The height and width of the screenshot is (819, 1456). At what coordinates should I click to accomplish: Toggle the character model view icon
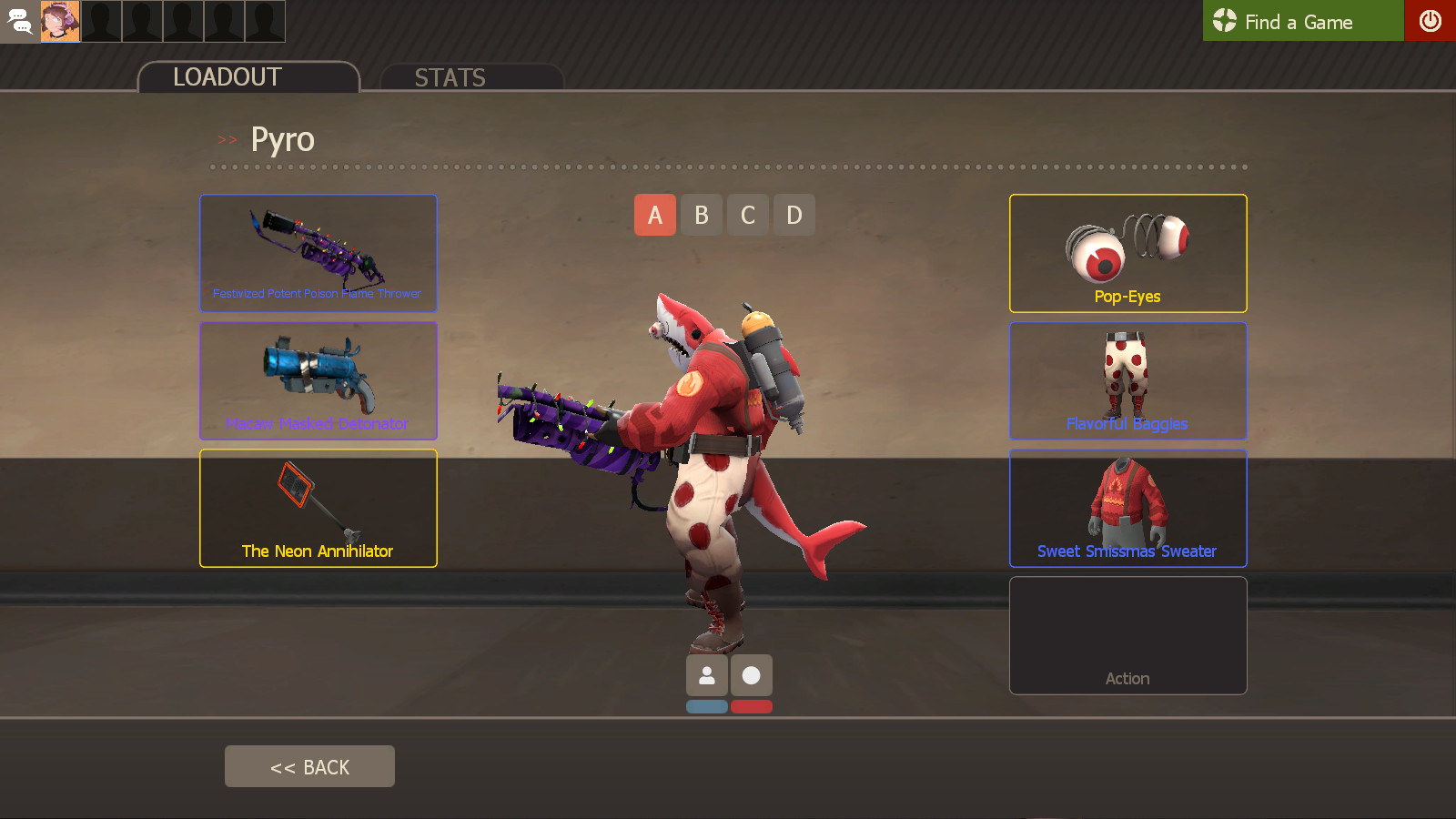(707, 675)
